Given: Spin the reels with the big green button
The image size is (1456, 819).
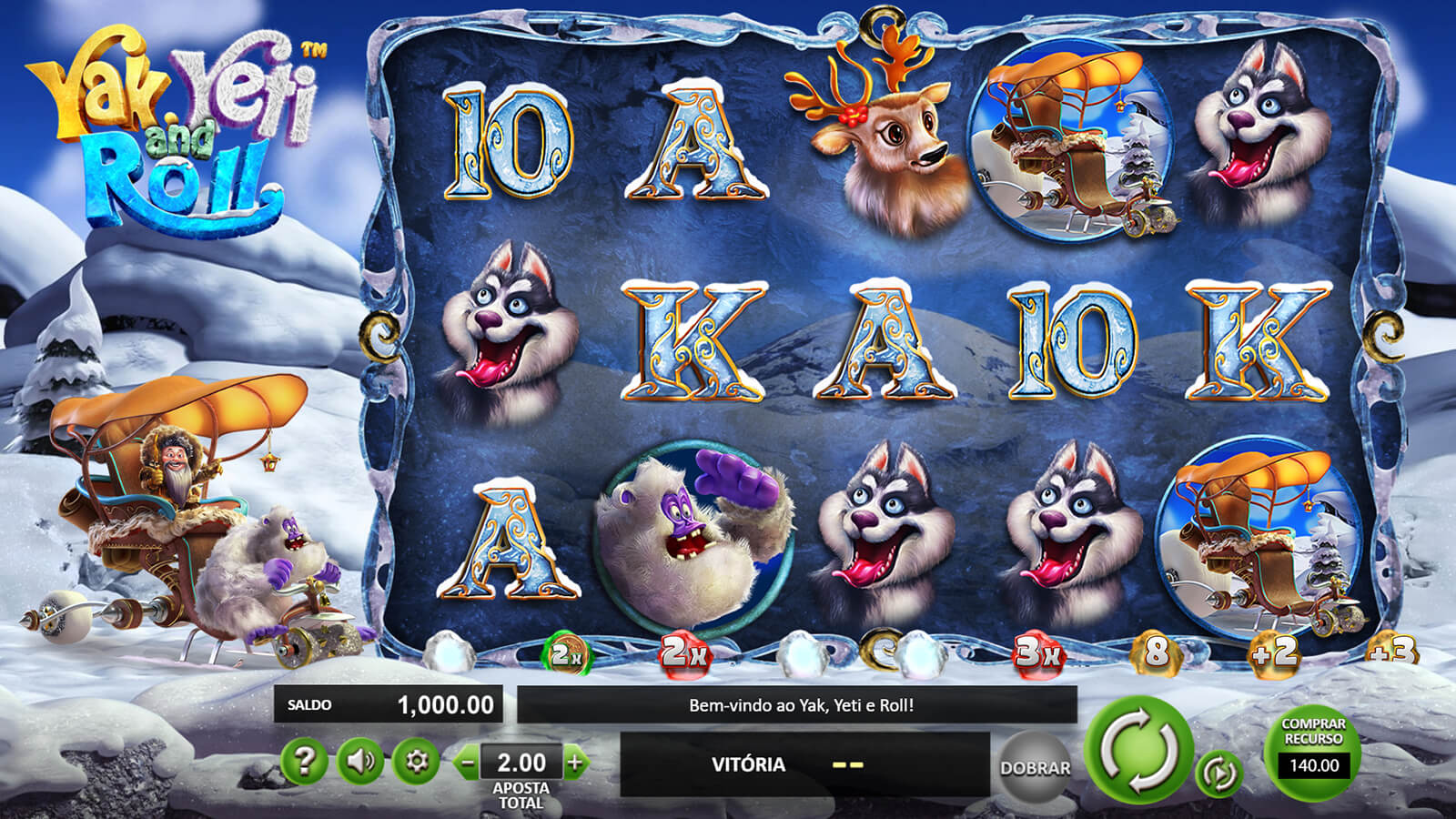Looking at the screenshot, I should point(1139,750).
